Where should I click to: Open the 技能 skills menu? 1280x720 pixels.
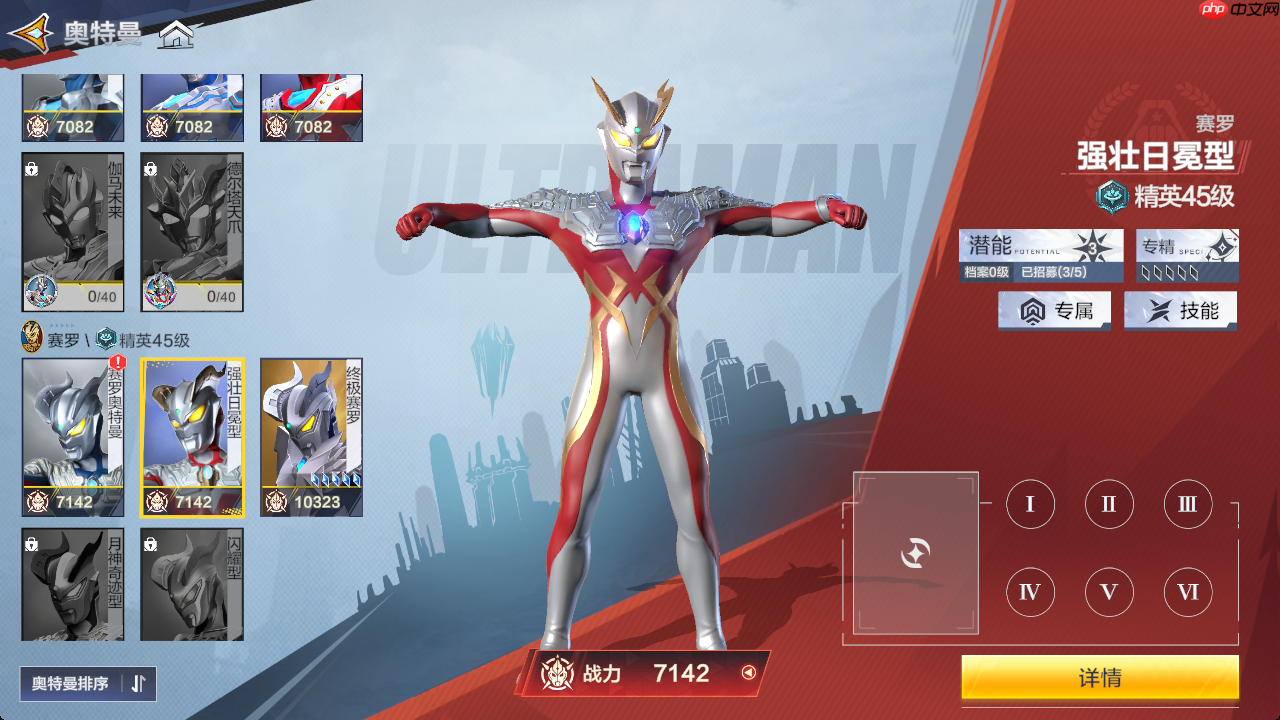click(1180, 311)
